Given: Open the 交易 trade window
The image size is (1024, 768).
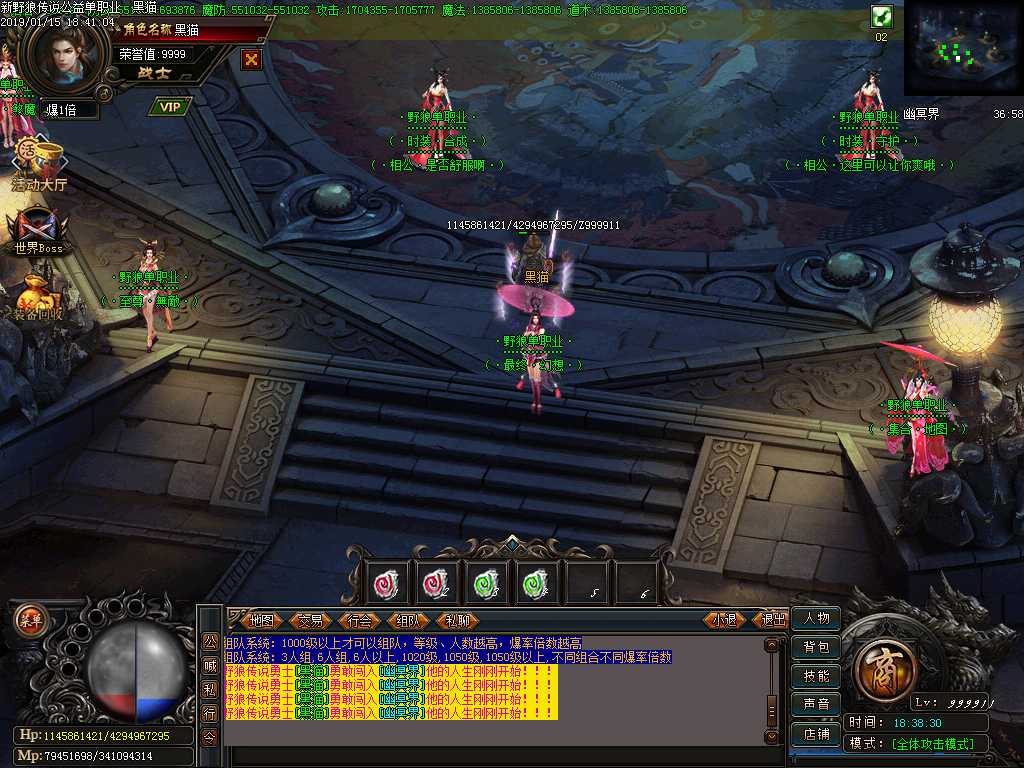Looking at the screenshot, I should (311, 620).
